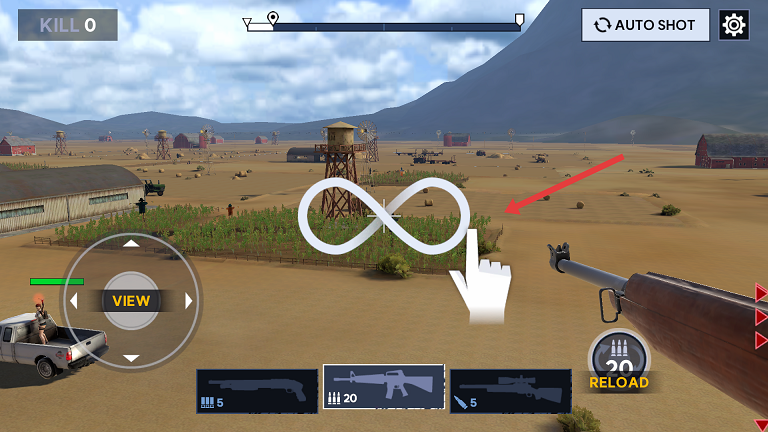Toggle the AUTO SHOT button
The height and width of the screenshot is (432, 768).
(645, 25)
